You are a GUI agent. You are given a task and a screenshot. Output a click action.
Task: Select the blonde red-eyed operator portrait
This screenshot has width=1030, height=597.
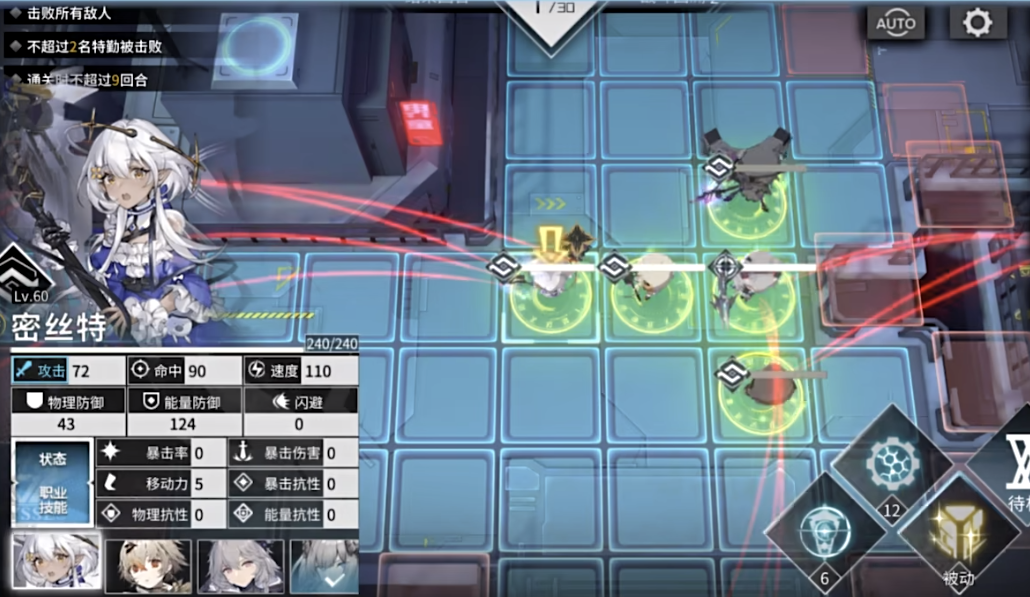coord(148,566)
